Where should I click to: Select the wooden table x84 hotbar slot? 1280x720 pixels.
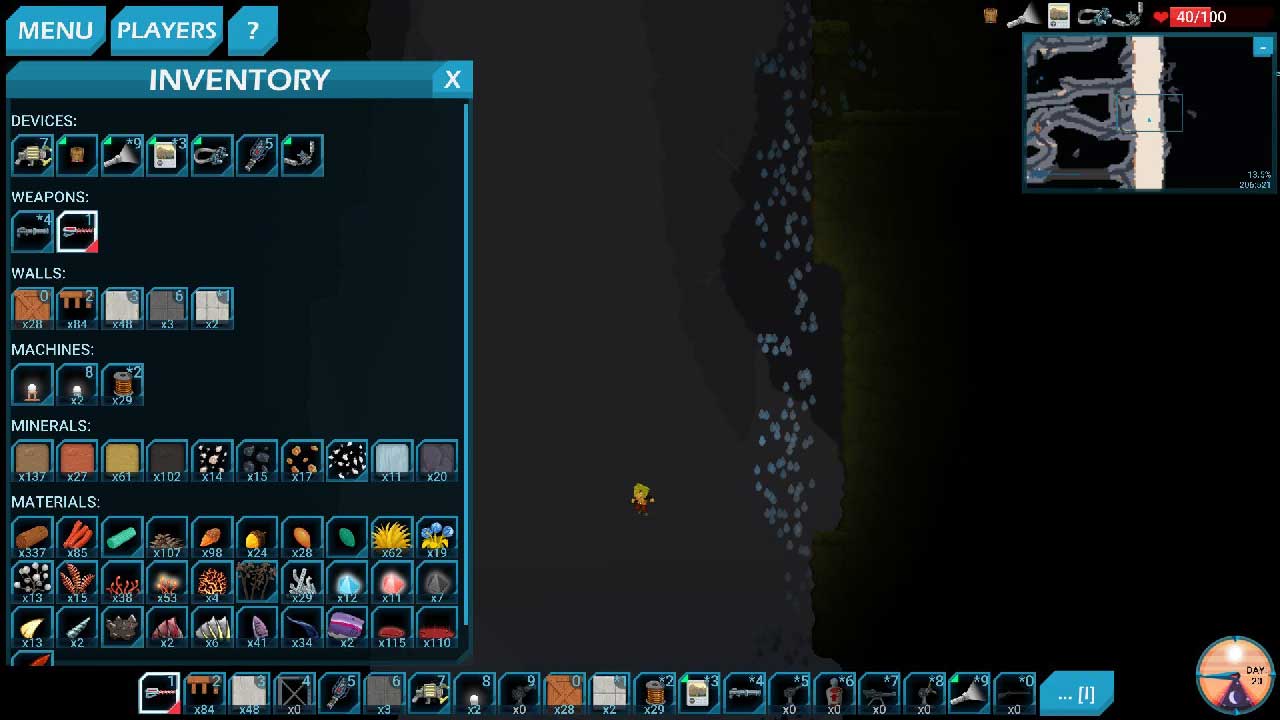[x=204, y=692]
